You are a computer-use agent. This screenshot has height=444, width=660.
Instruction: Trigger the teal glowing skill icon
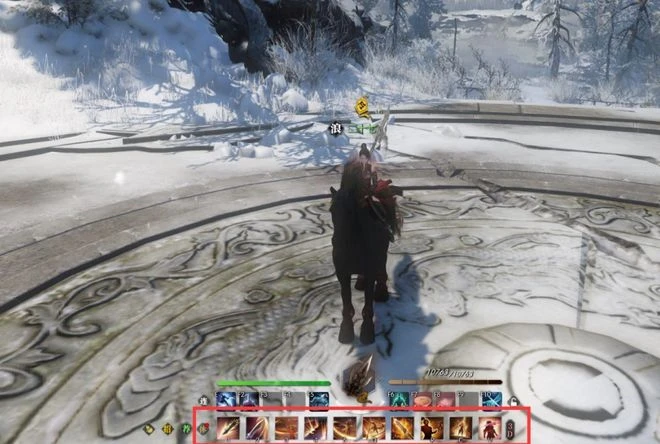(x=400, y=400)
